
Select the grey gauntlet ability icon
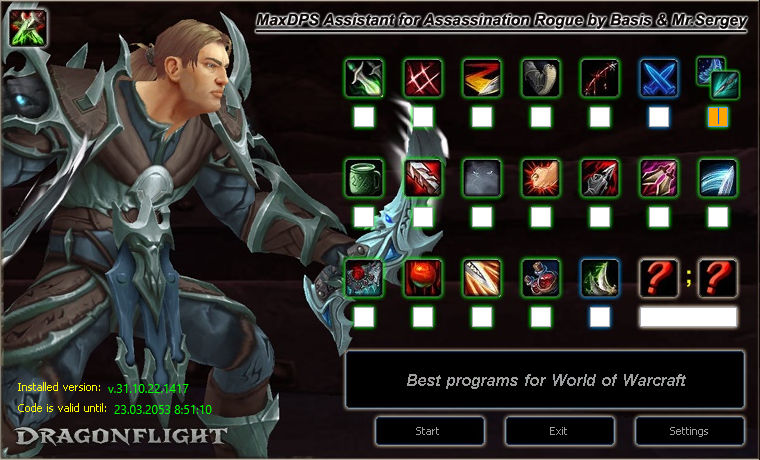(x=541, y=77)
